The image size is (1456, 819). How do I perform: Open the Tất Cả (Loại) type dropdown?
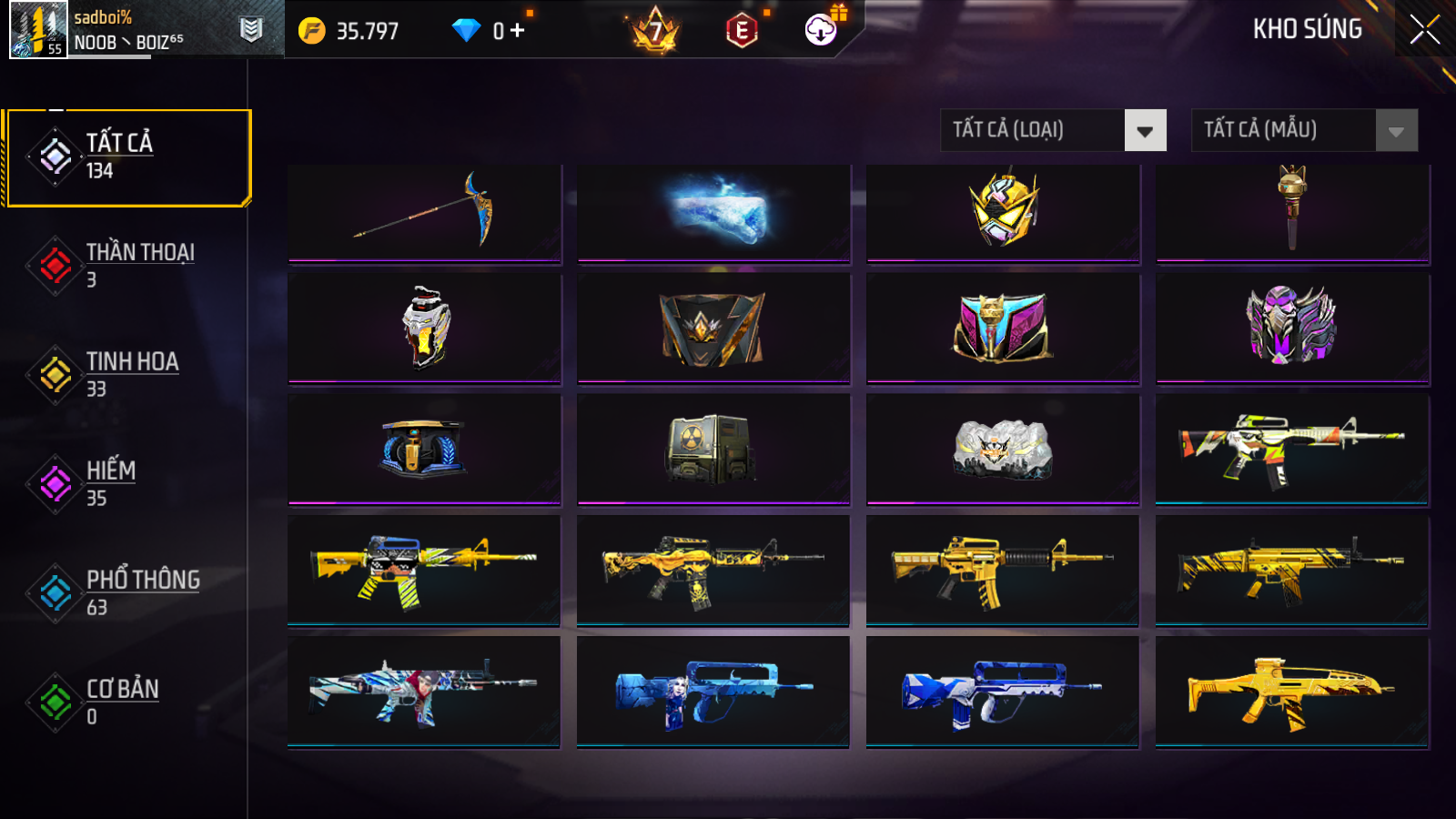(x=1053, y=130)
